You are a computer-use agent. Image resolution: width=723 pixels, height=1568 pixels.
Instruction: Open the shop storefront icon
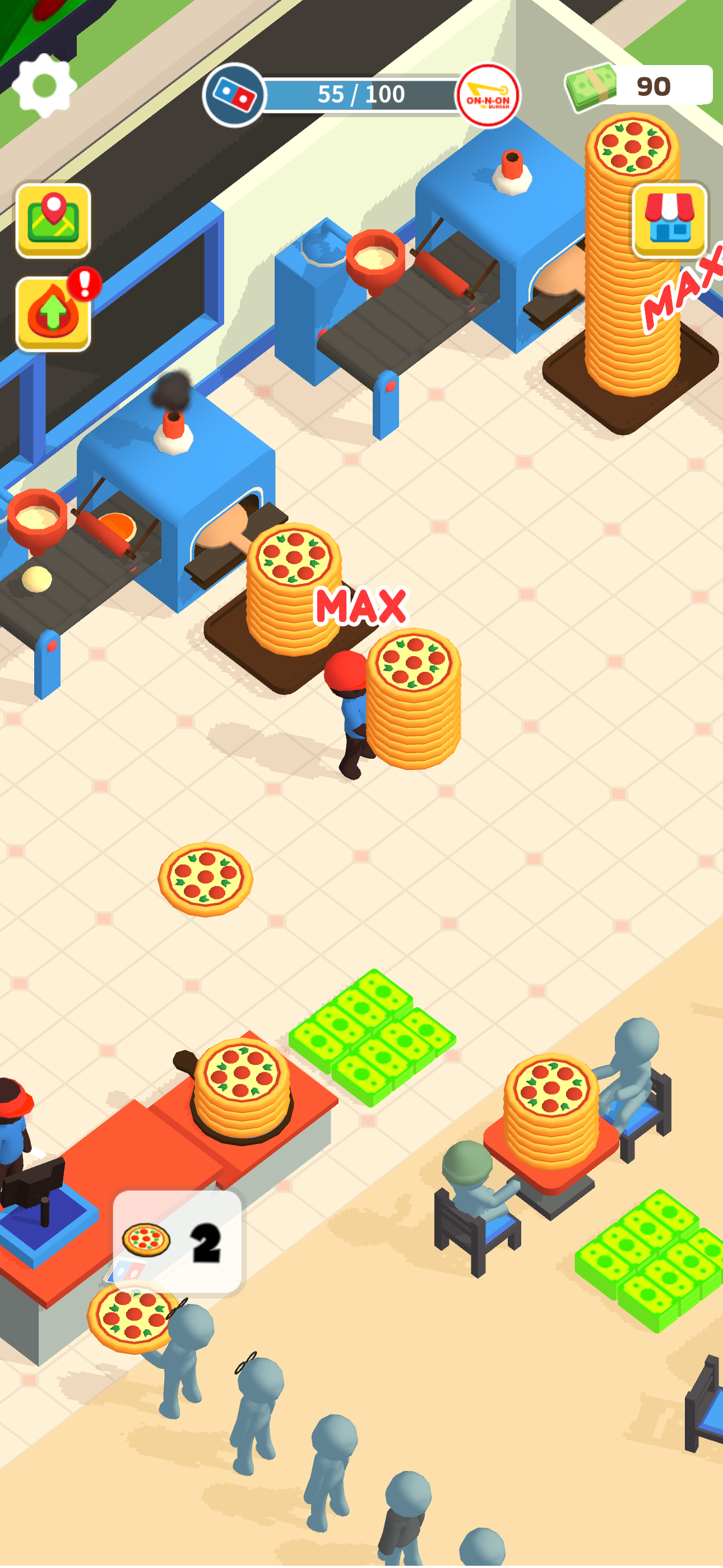click(668, 220)
